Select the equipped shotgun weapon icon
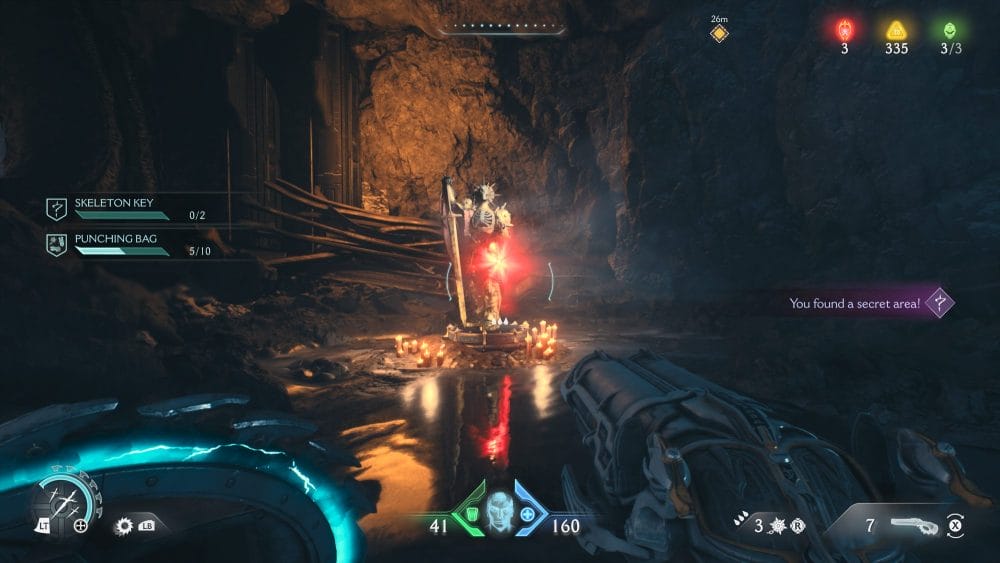The height and width of the screenshot is (563, 1000). click(913, 524)
